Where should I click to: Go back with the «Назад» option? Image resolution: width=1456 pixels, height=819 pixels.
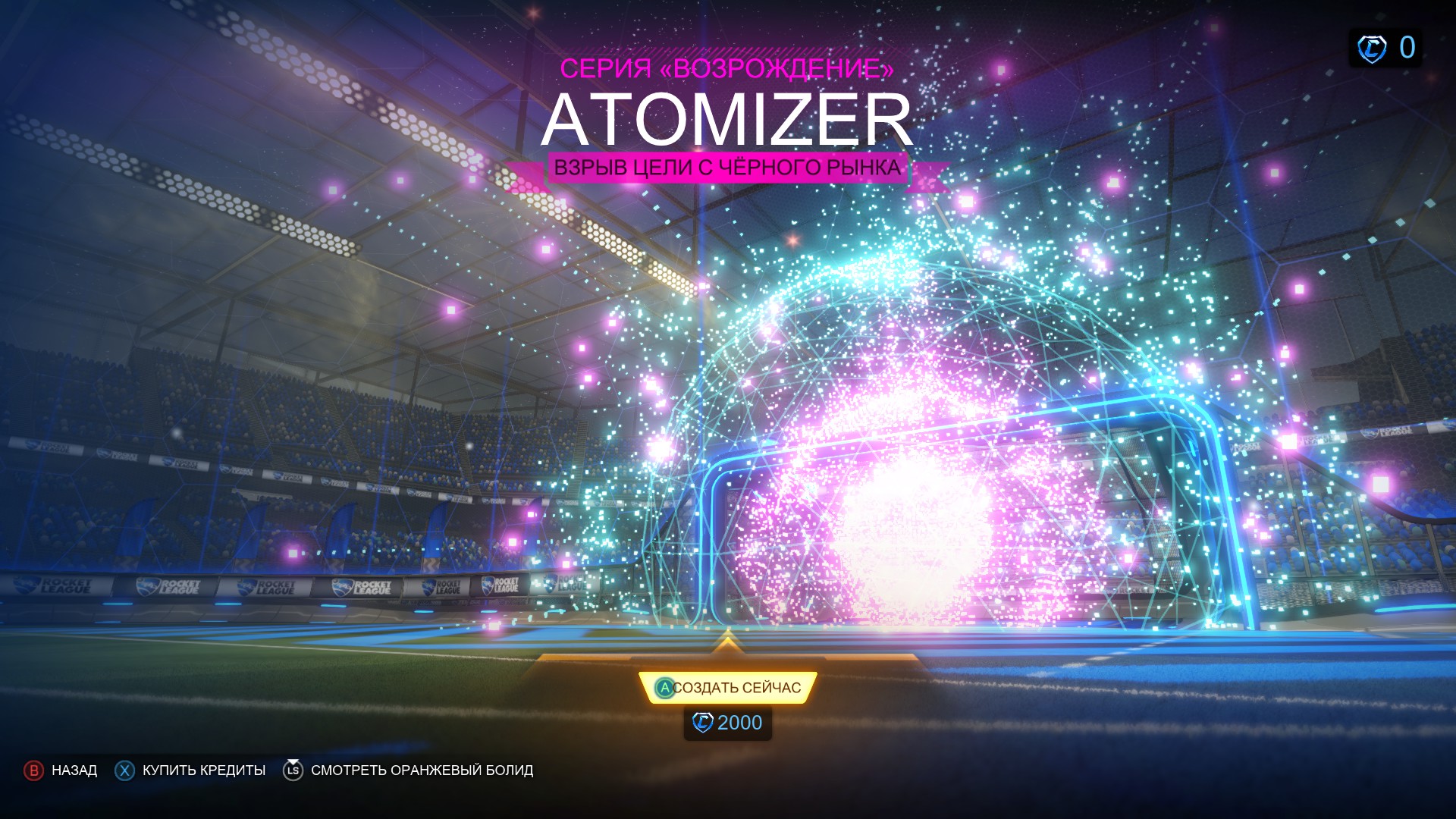click(x=61, y=770)
